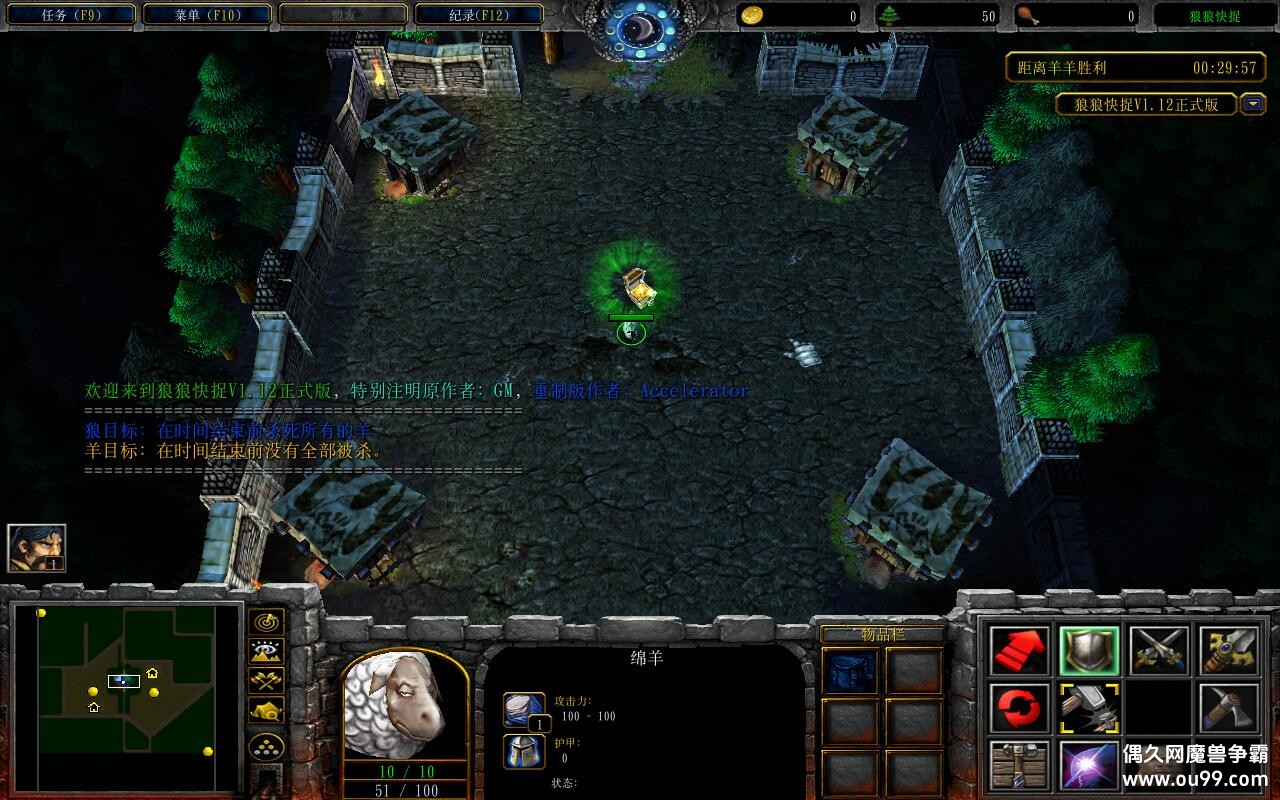The width and height of the screenshot is (1280, 800).
Task: Choose the shield Hold Position command
Action: tap(1089, 651)
